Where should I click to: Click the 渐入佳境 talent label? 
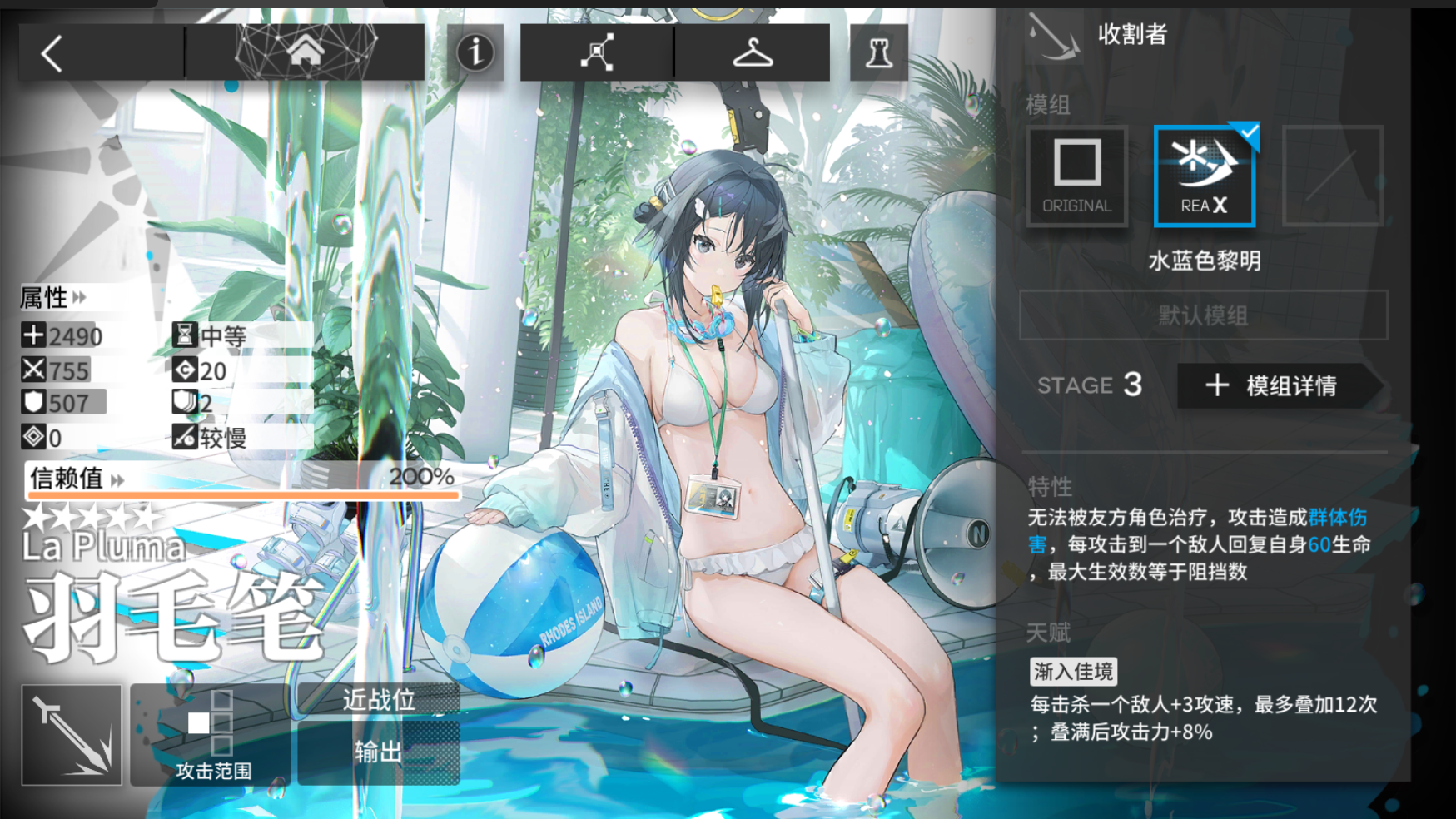(x=1072, y=672)
